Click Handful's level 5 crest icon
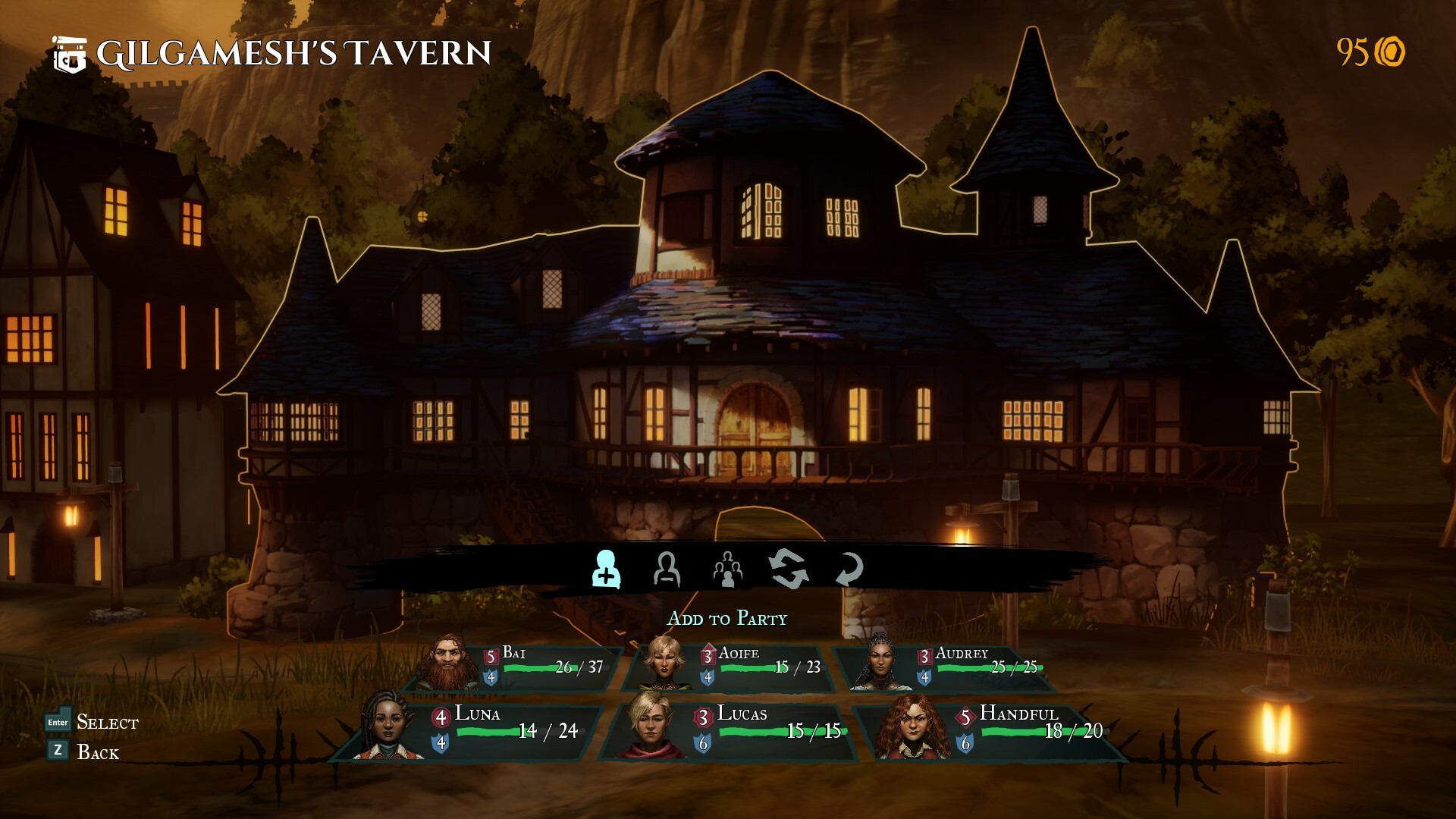This screenshot has width=1456, height=819. pyautogui.click(x=964, y=714)
